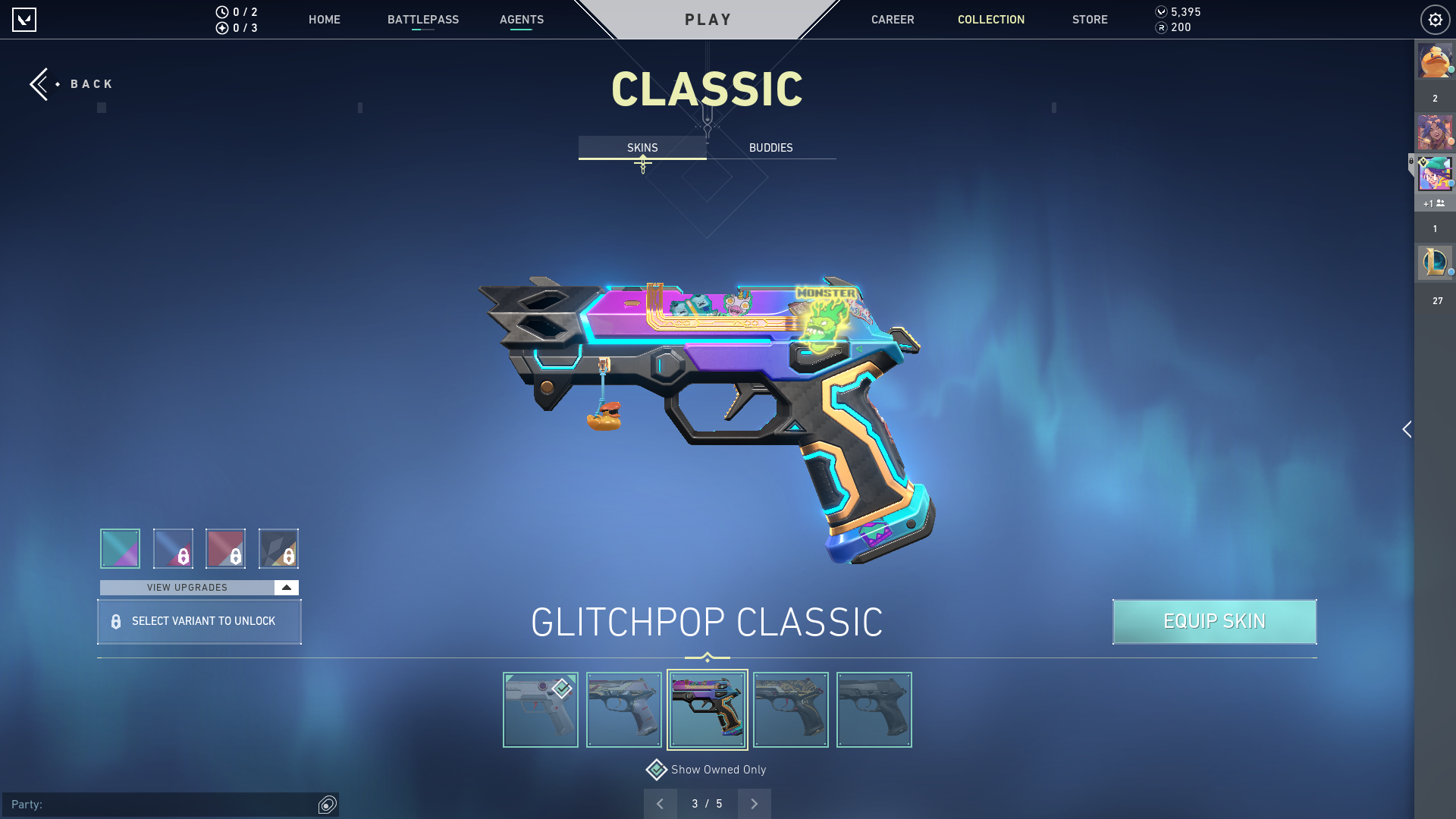Choose the default Classic skin thumbnail
Screen dimensions: 1456x819
(541, 710)
